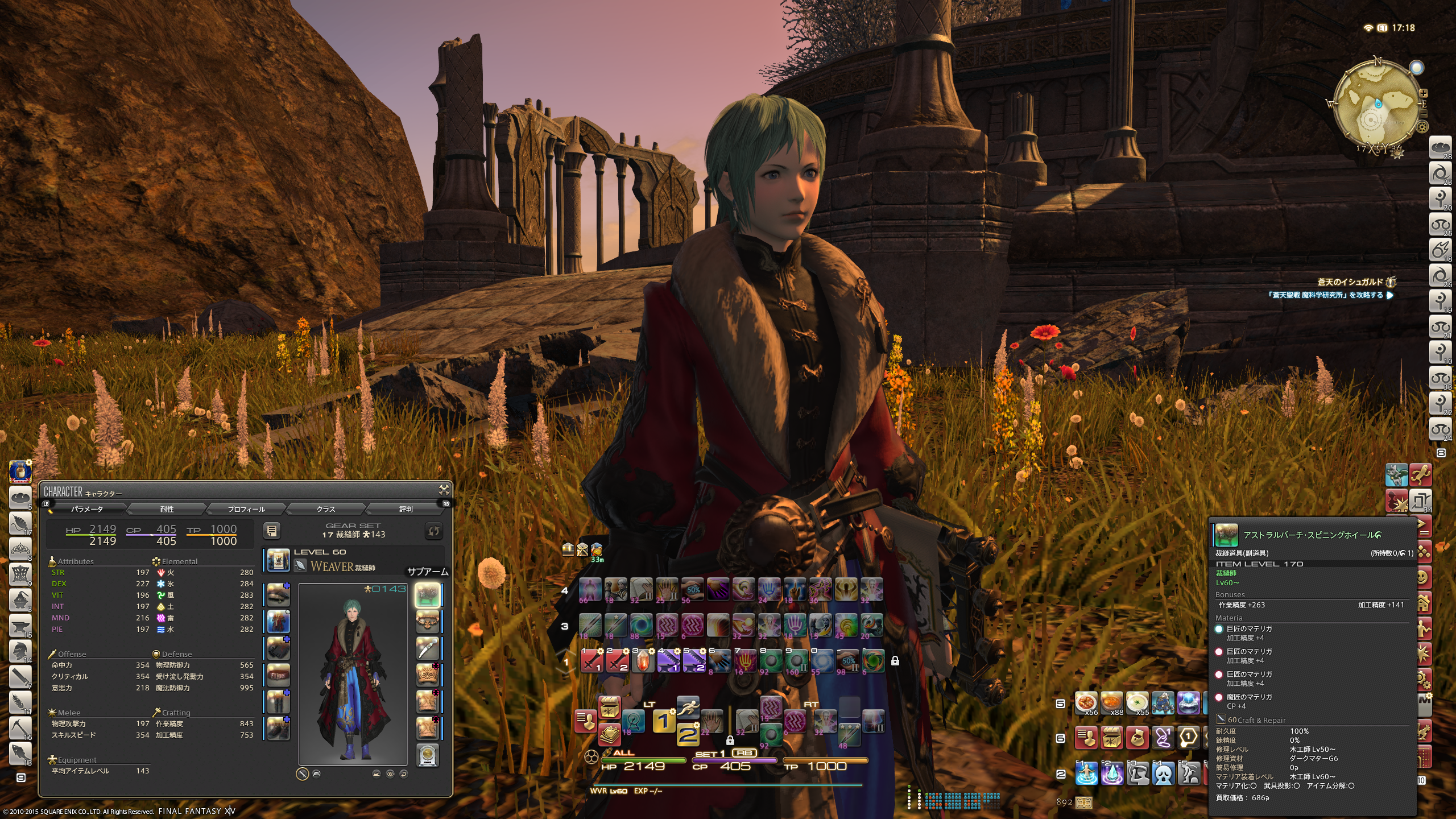Activate the red sword macro numbered 1

[592, 661]
